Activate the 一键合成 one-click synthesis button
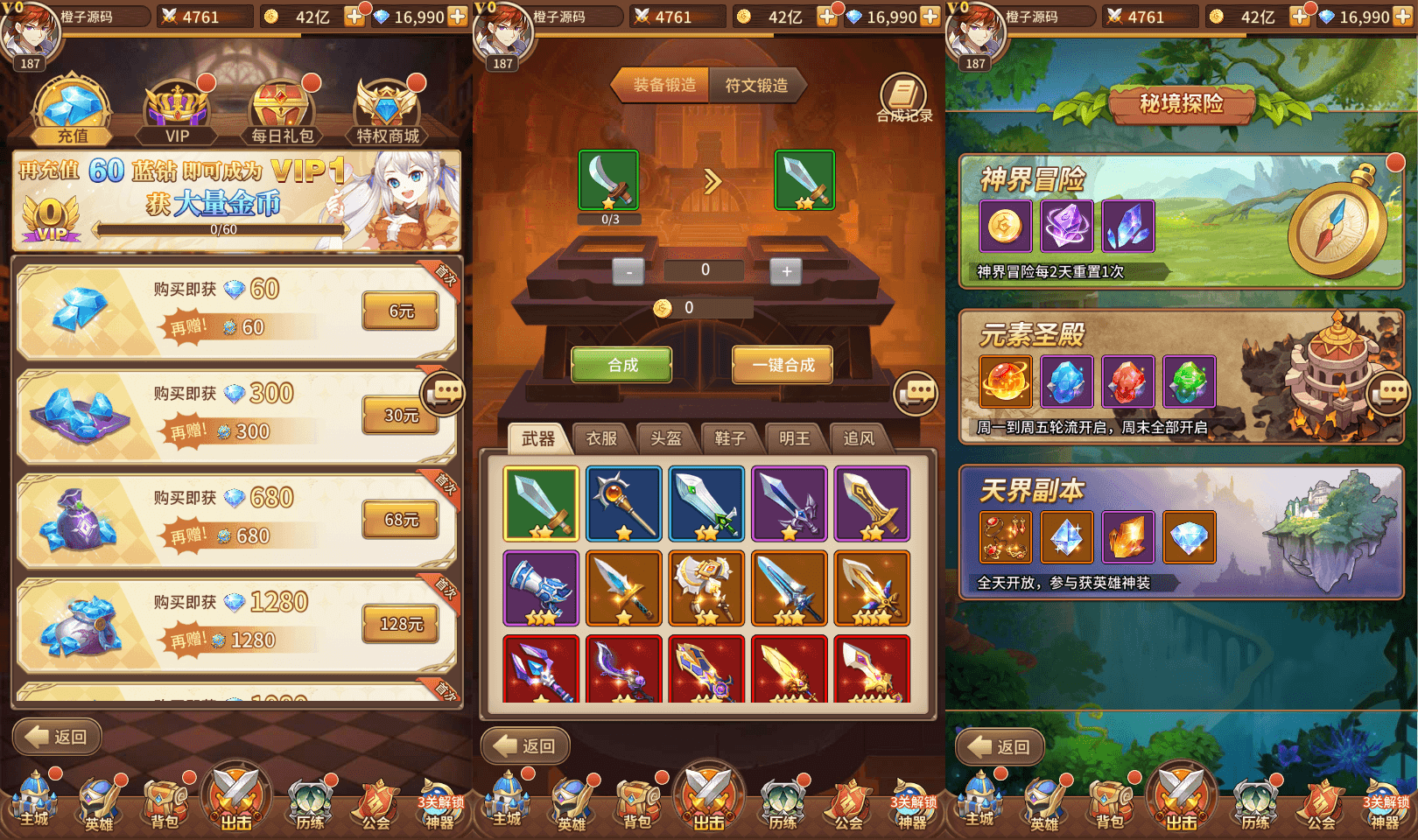This screenshot has width=1418, height=840. [783, 365]
